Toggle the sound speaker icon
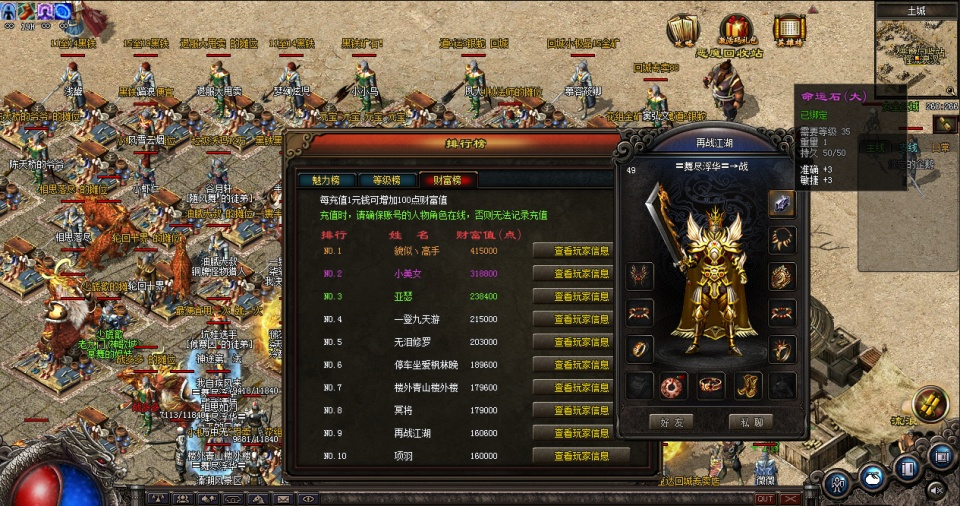 pyautogui.click(x=936, y=490)
